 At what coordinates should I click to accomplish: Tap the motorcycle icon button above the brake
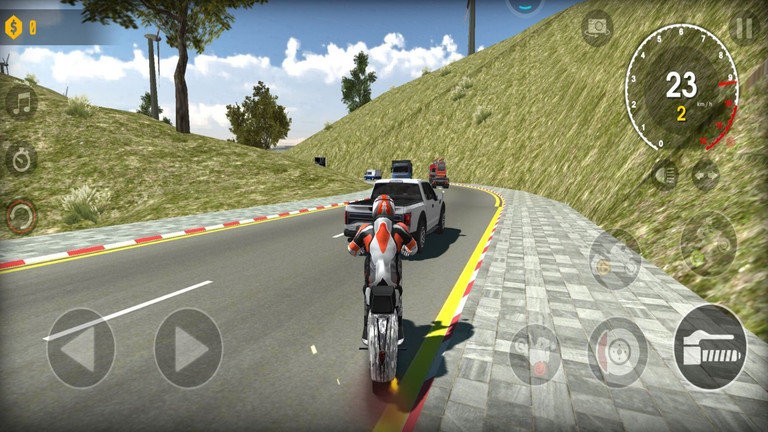click(614, 259)
